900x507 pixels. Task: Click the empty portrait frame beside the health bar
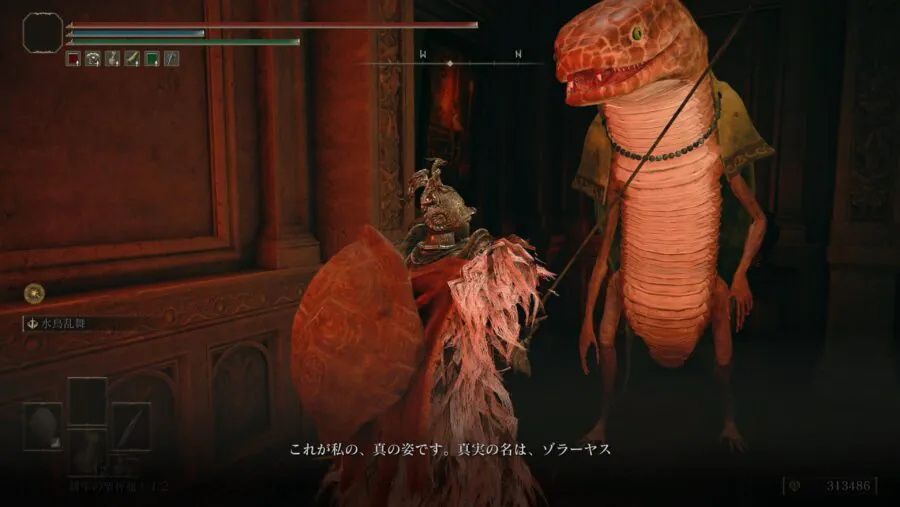coord(42,32)
